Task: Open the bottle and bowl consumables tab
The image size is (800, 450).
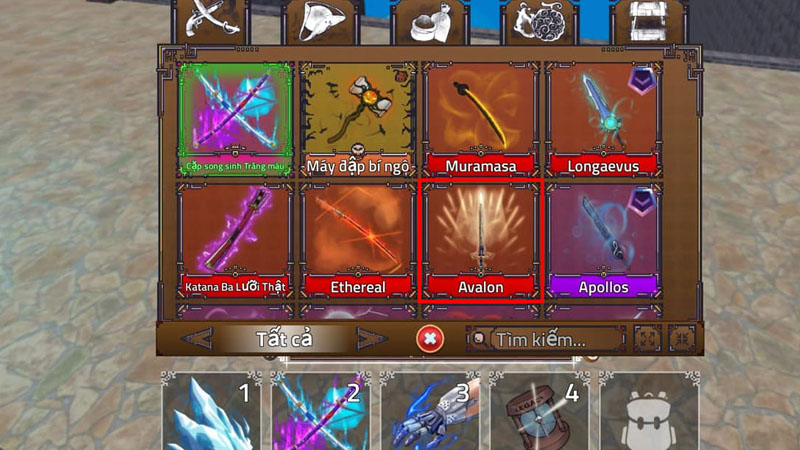Action: point(428,22)
